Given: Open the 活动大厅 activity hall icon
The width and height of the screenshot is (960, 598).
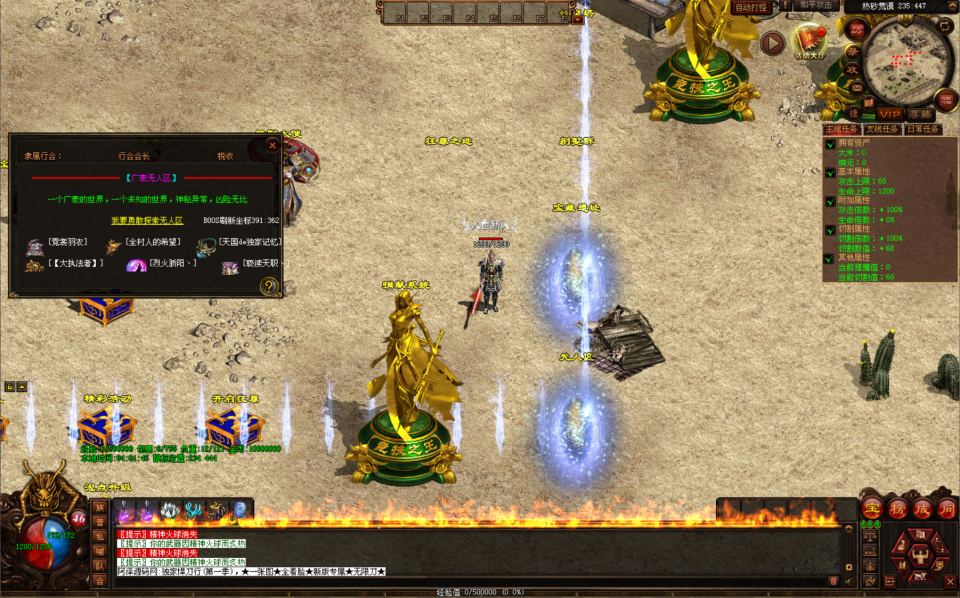Looking at the screenshot, I should pos(808,42).
